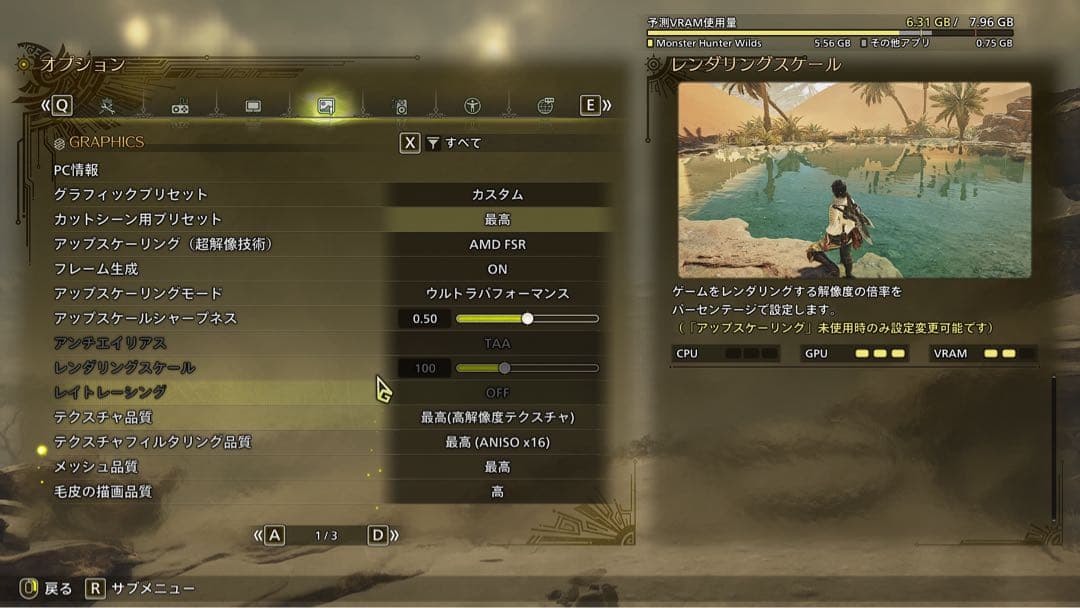Select the highlighted graphics picture tab

[x=325, y=106]
